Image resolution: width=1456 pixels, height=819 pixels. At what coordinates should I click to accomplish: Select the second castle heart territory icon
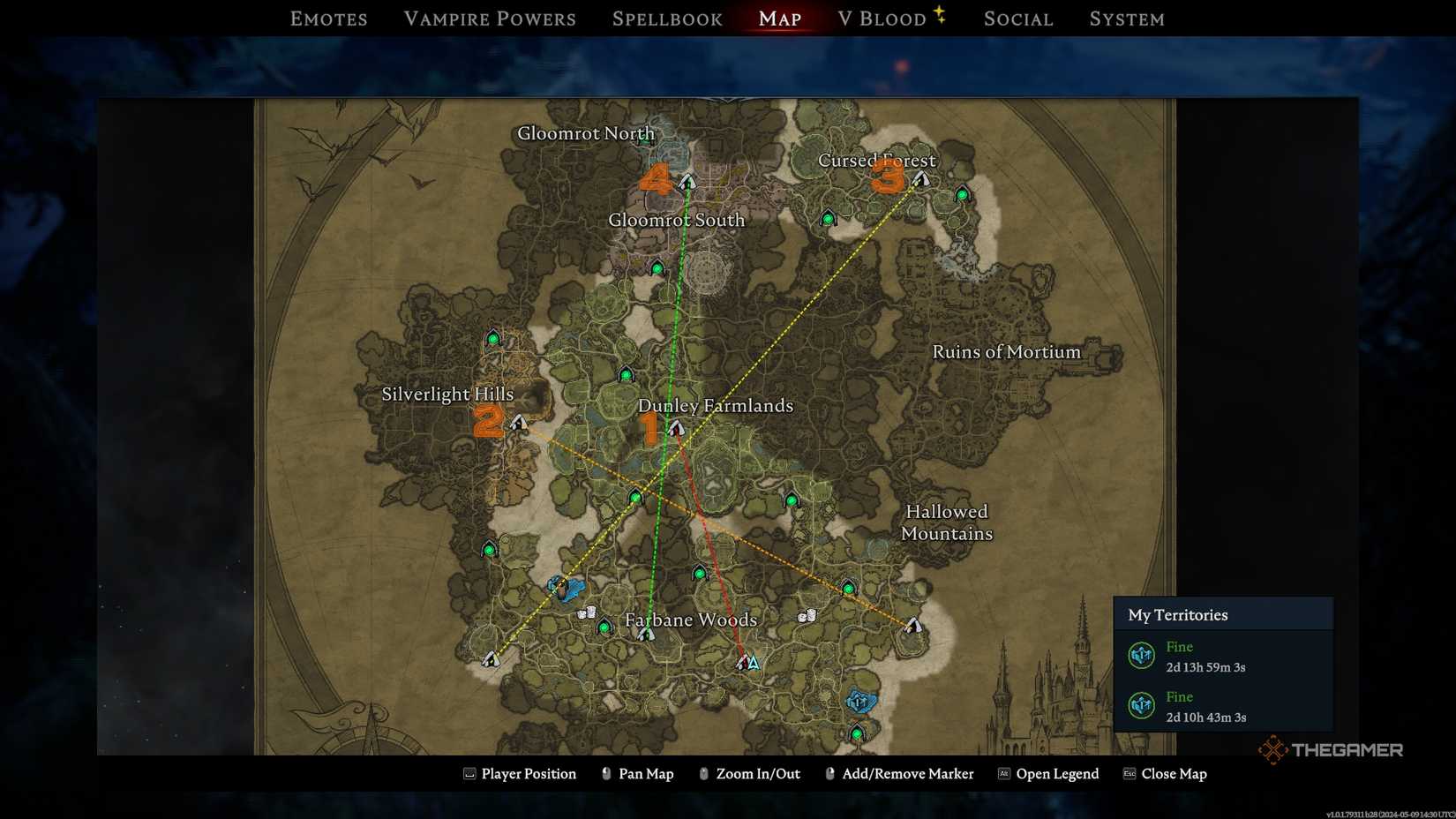tap(1141, 706)
